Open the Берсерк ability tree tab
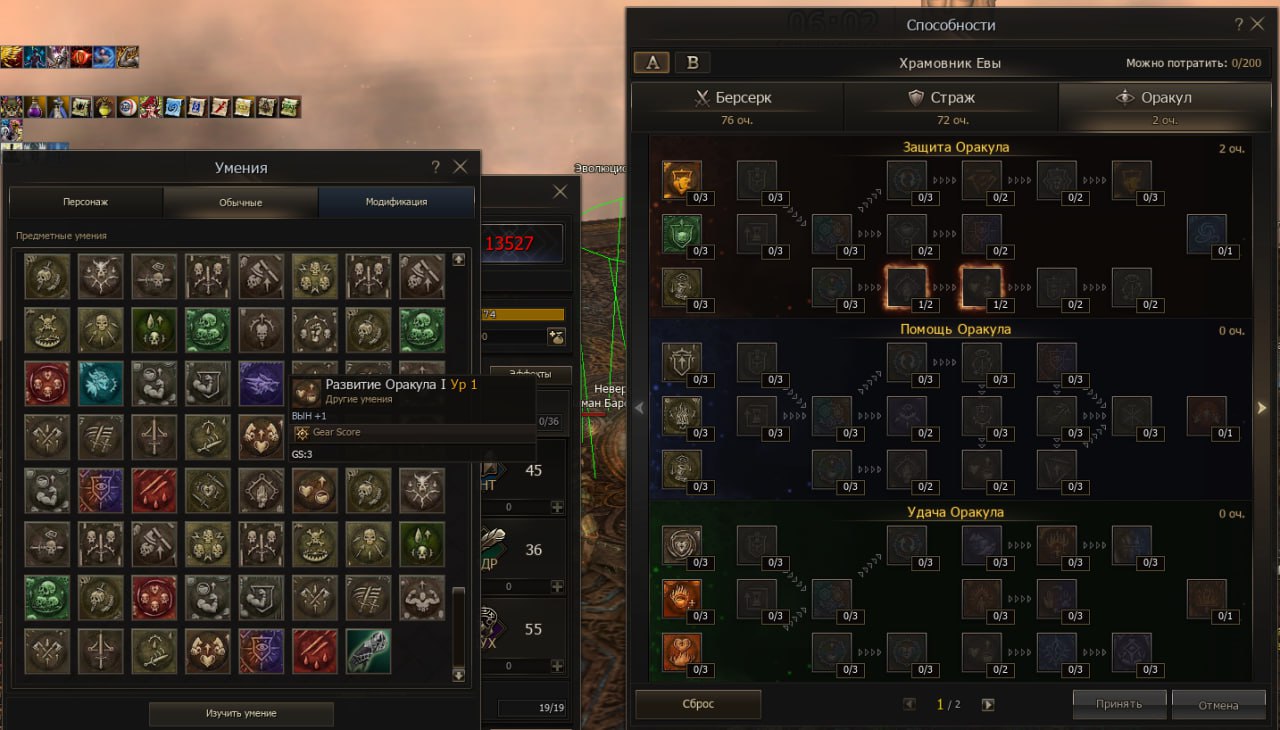 (736, 105)
